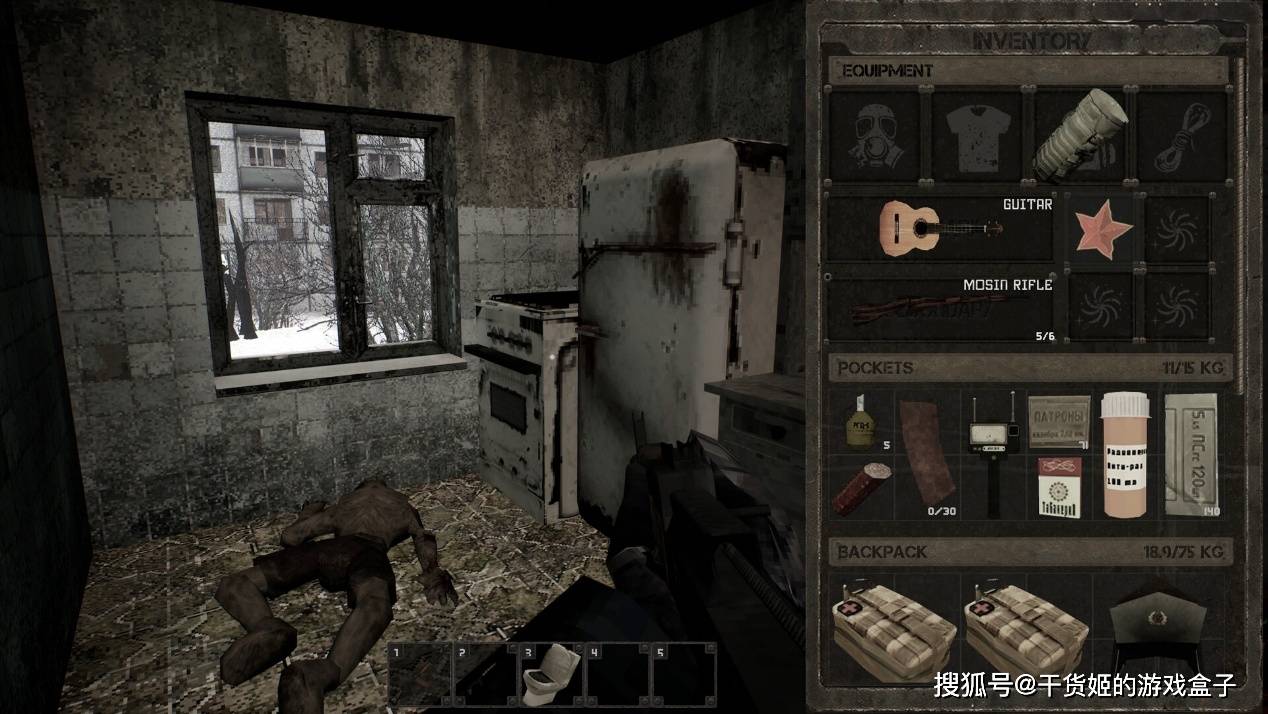Select the Guitar weapon slot
This screenshot has width=1268, height=714.
pos(940,226)
